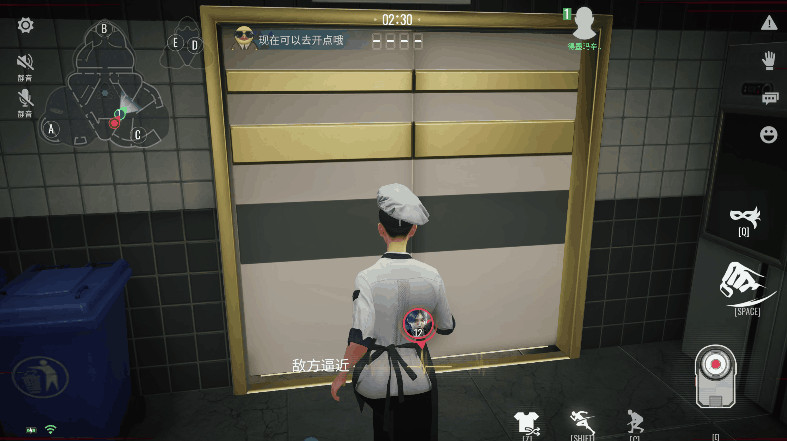Use the punch attack ability
The height and width of the screenshot is (441, 787).
point(746,283)
